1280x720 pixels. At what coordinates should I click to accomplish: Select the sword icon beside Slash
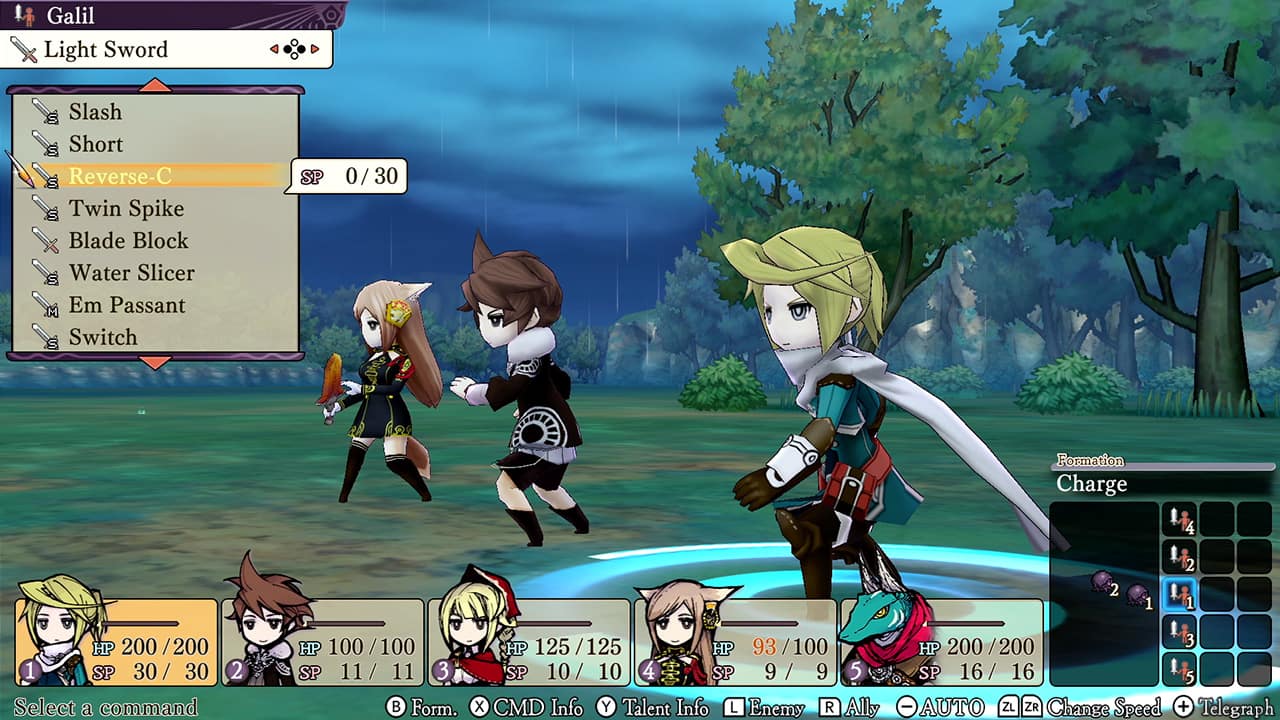coord(45,112)
